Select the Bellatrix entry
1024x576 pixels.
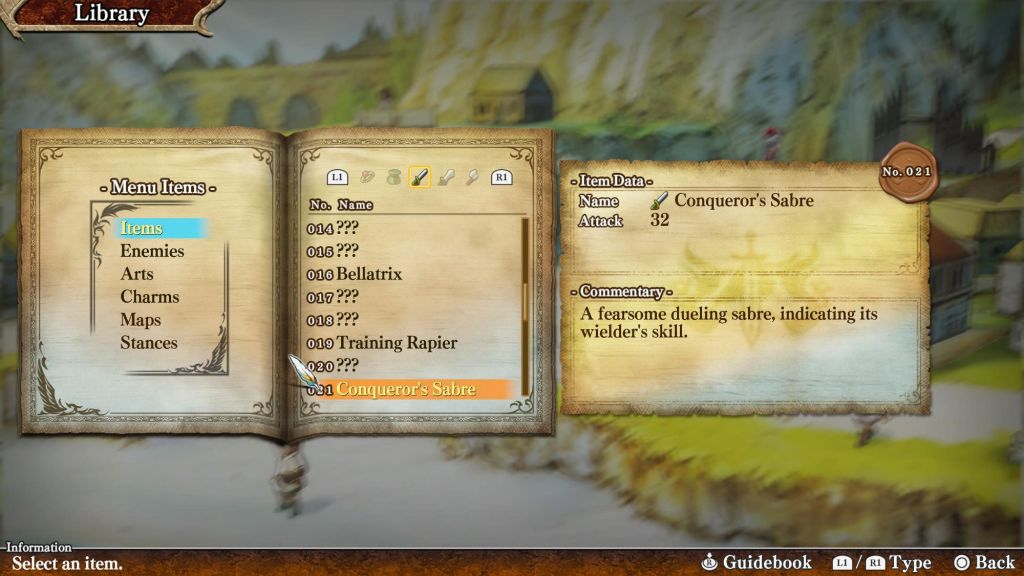(x=369, y=274)
